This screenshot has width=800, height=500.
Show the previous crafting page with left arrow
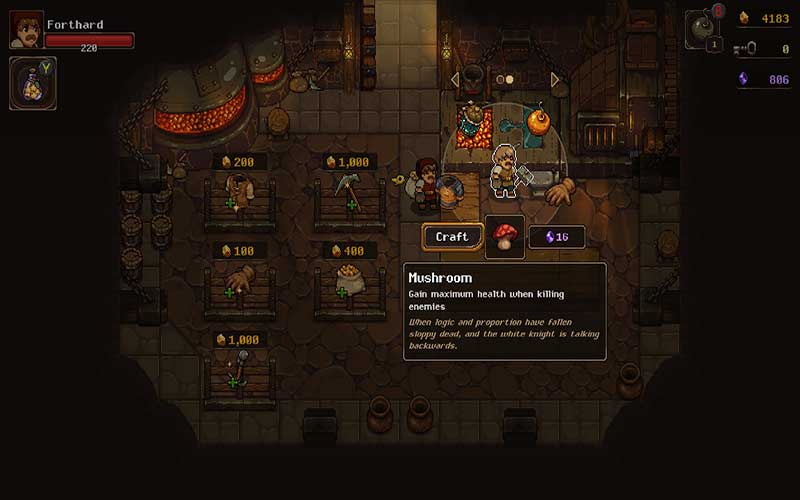[x=455, y=79]
